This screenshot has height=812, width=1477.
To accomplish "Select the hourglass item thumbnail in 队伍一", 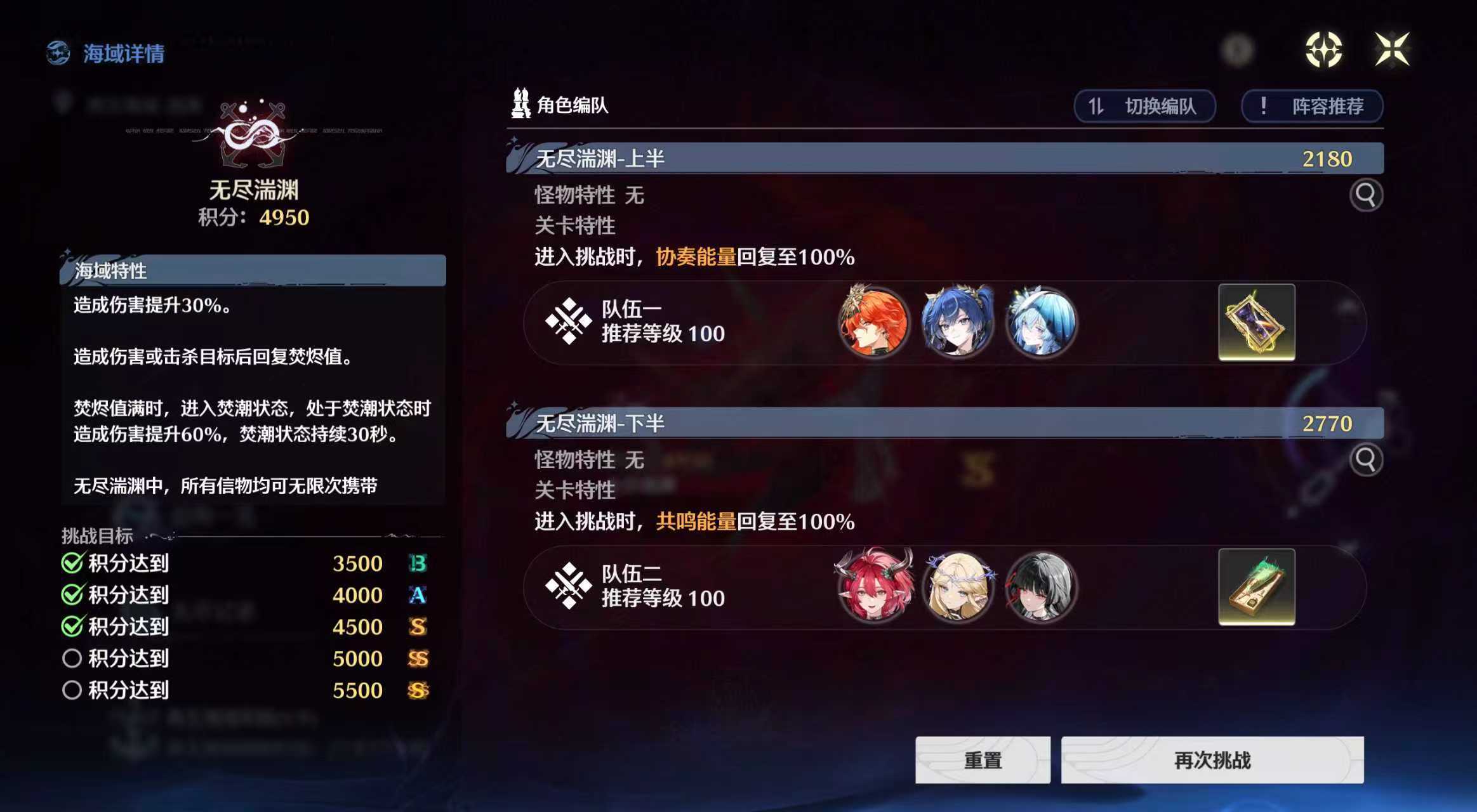I will (x=1256, y=324).
